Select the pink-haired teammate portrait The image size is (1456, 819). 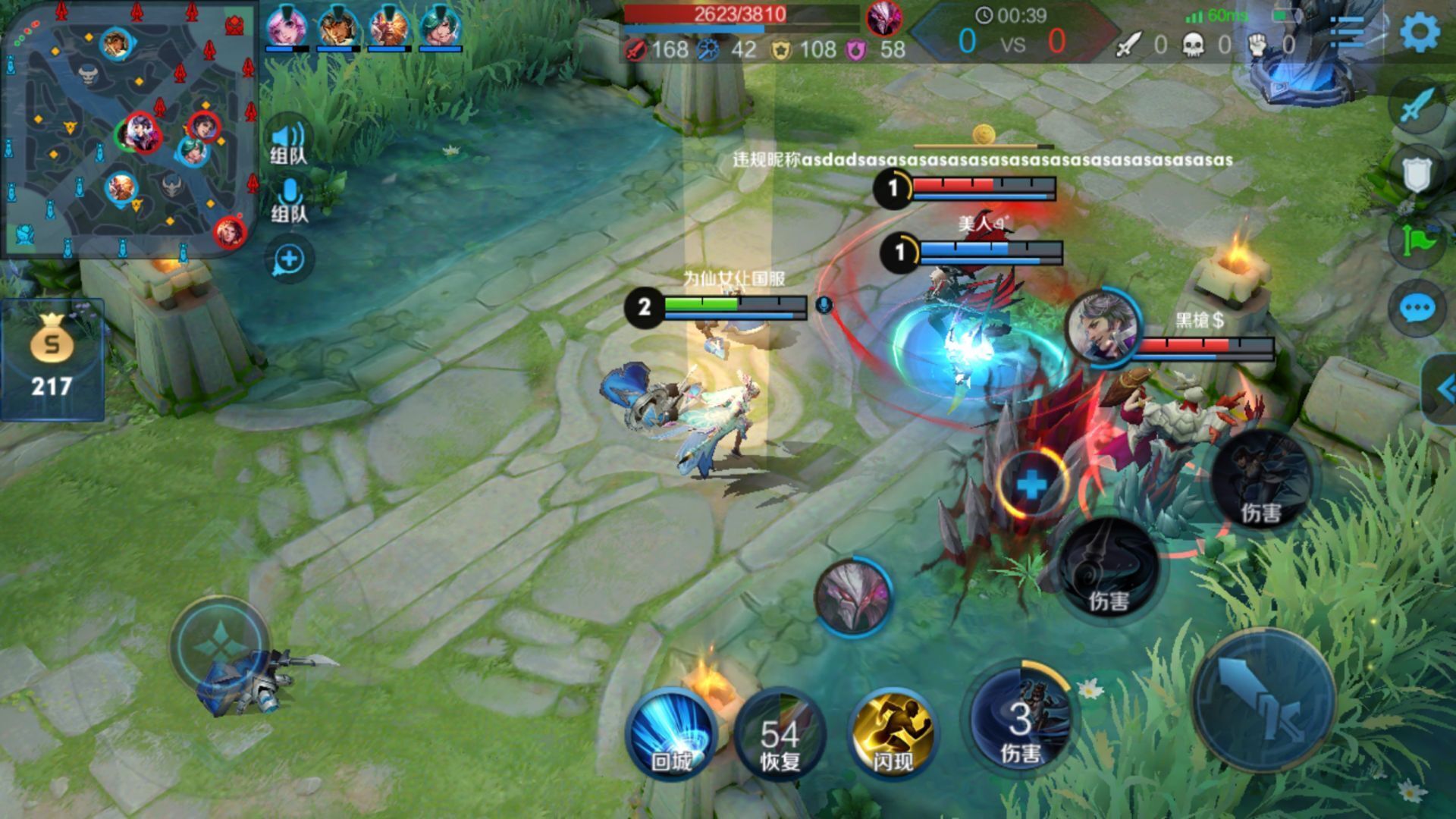pos(286,27)
